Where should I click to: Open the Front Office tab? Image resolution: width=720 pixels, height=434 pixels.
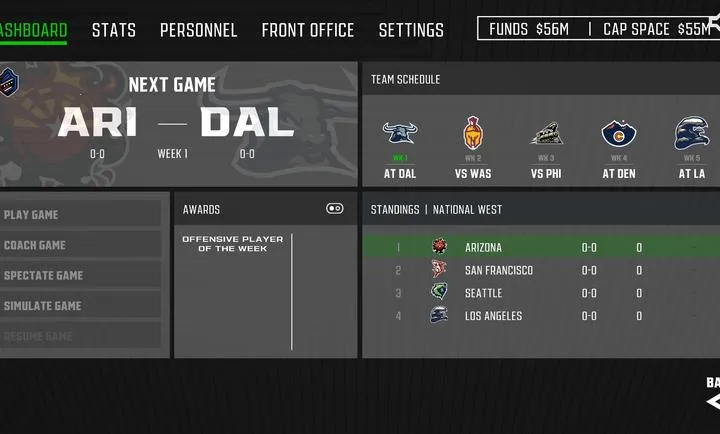[308, 30]
